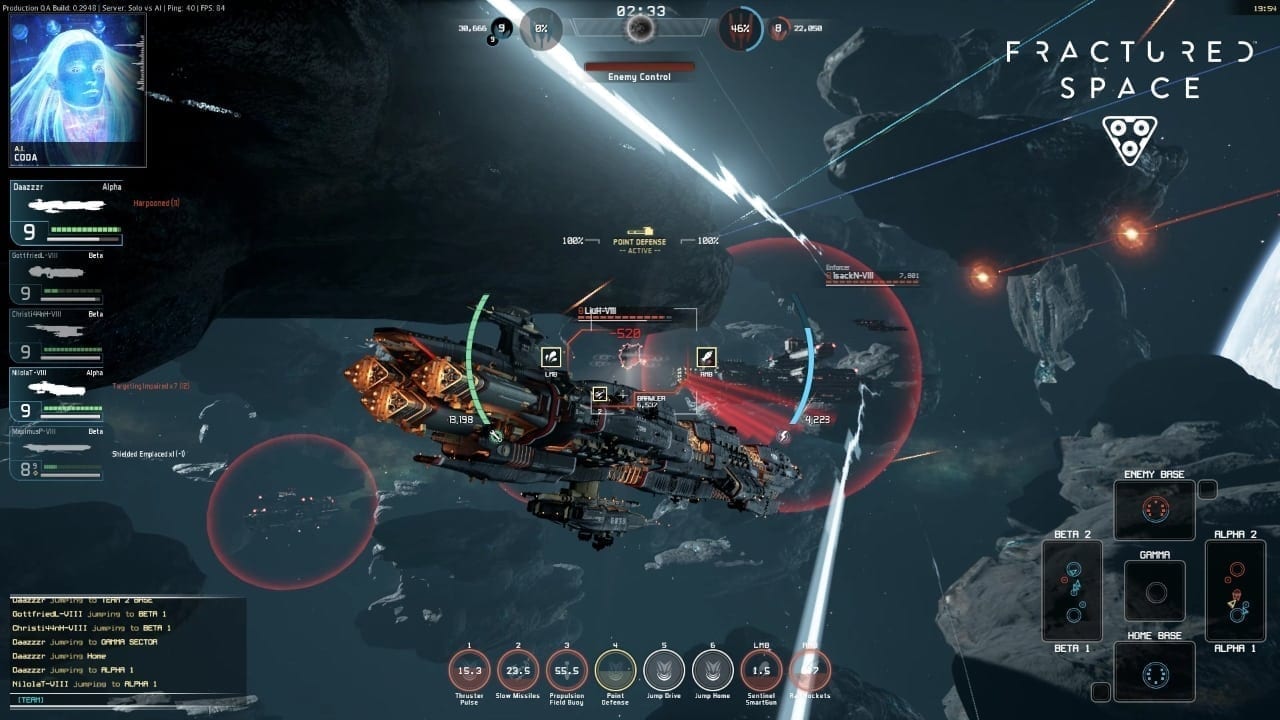
Task: Select the Sentinel SmartGun weapon icon
Action: (761, 670)
